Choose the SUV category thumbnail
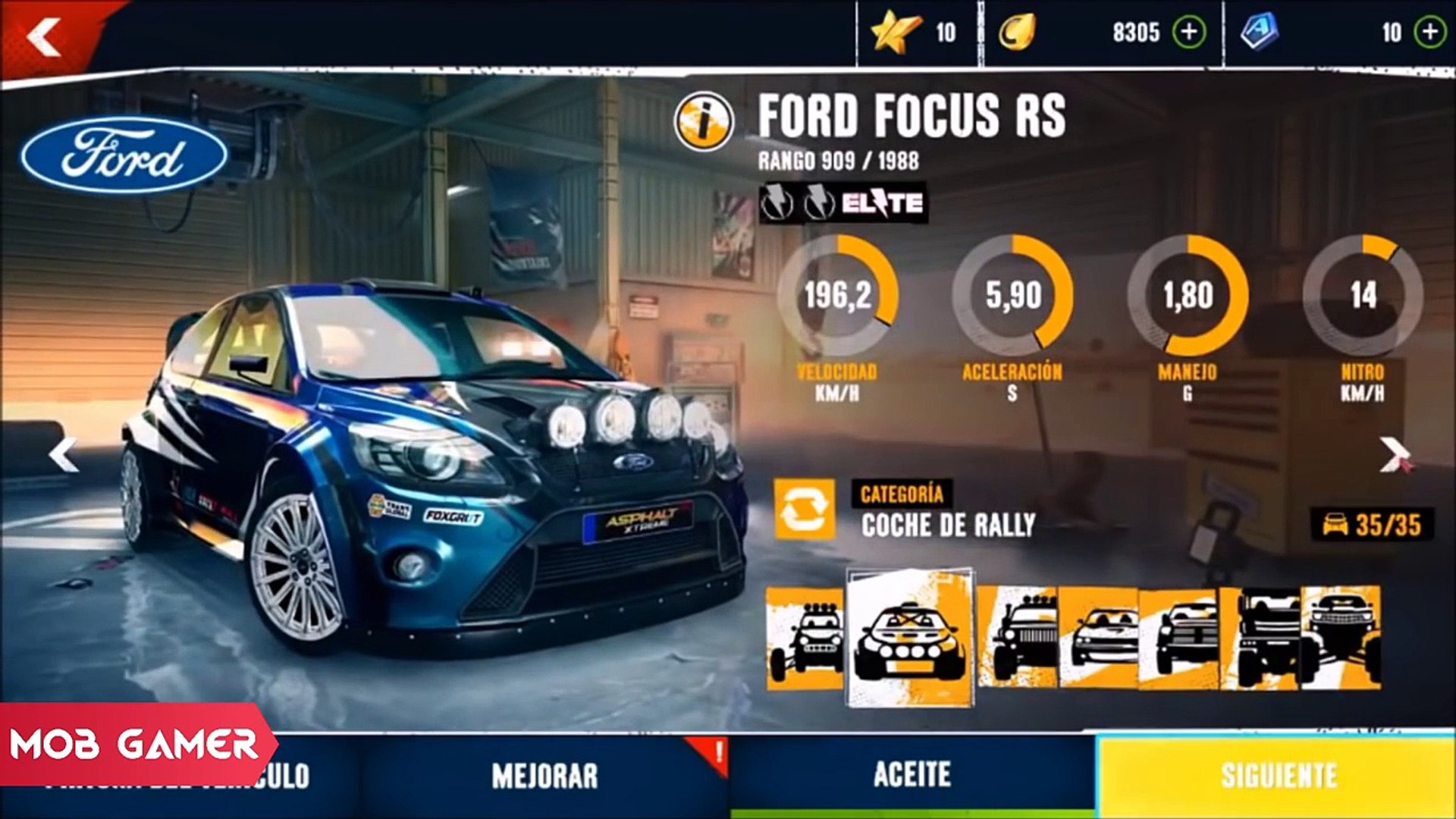Screen dimensions: 1456x819 (x=1017, y=639)
